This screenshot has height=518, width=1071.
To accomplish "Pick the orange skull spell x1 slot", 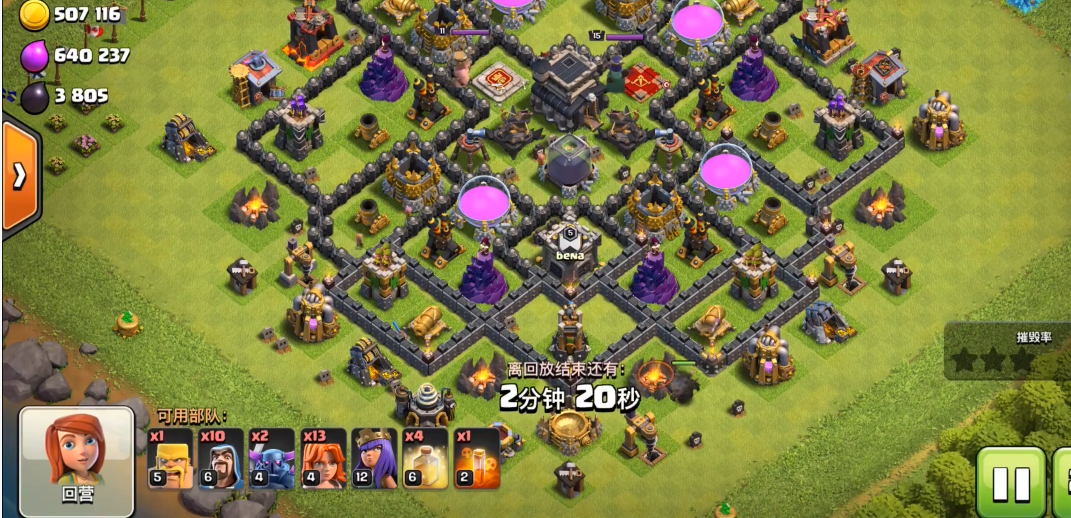I will [476, 458].
